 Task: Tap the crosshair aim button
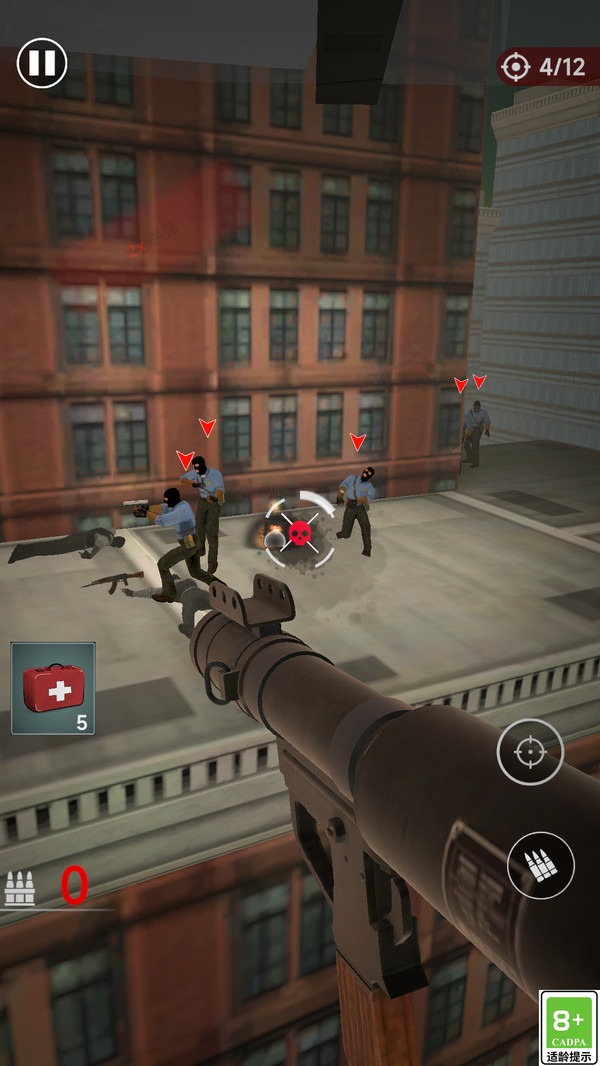(x=530, y=752)
